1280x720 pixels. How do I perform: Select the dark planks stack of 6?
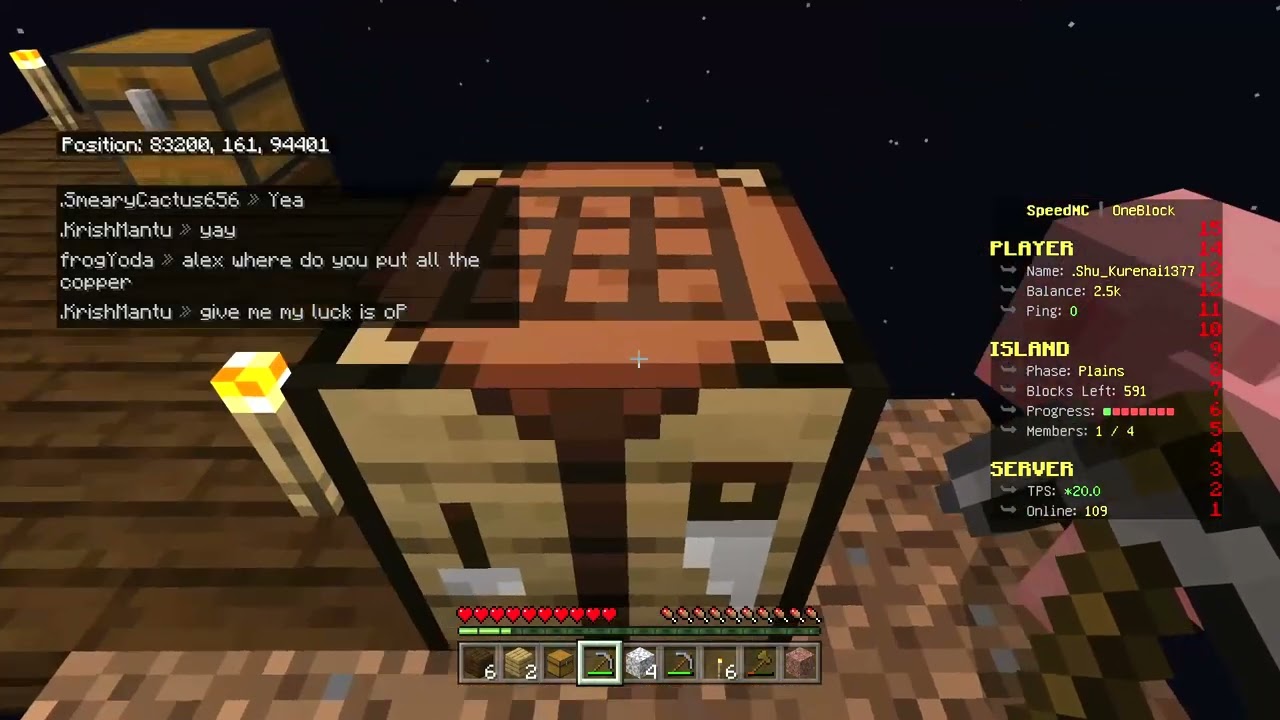[480, 663]
